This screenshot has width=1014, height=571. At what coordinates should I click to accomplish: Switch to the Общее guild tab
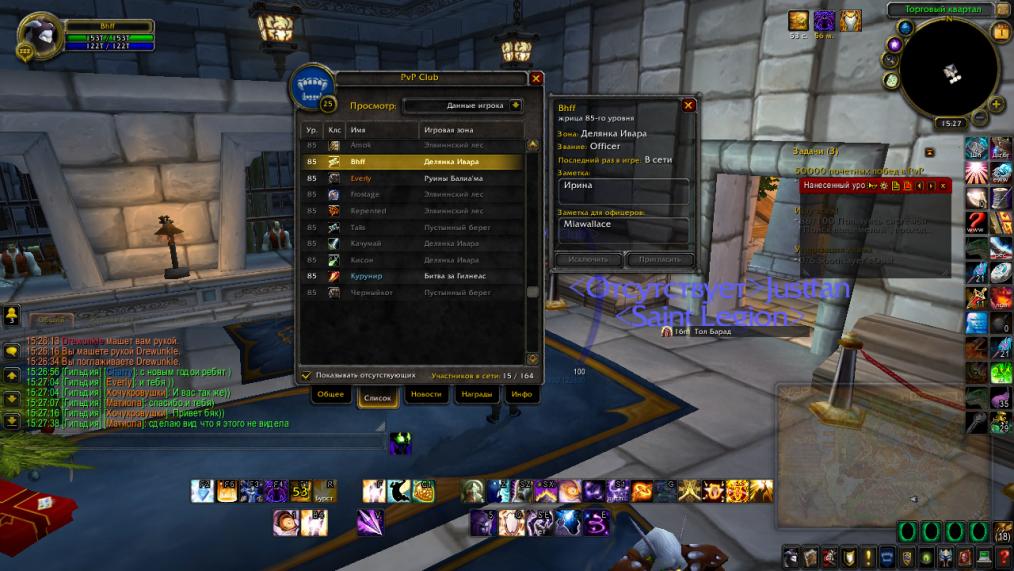pos(330,395)
